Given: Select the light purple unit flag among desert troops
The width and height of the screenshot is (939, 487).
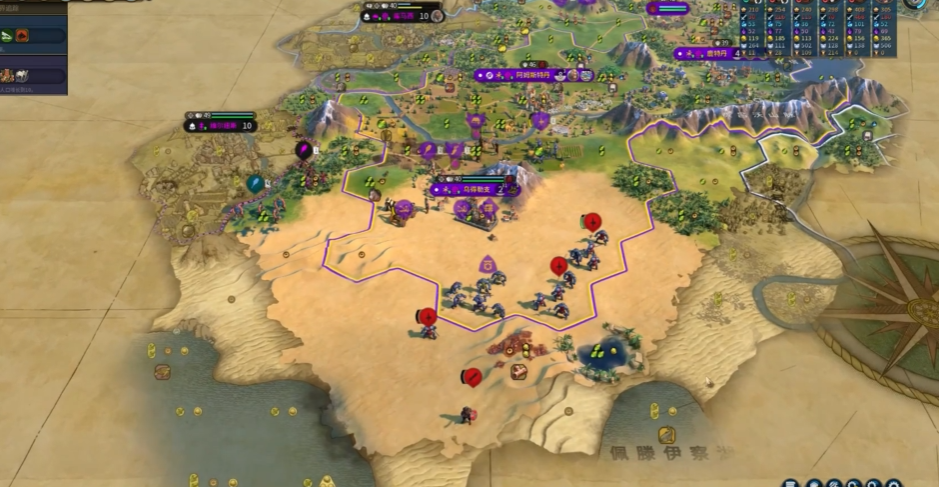Looking at the screenshot, I should [x=490, y=264].
